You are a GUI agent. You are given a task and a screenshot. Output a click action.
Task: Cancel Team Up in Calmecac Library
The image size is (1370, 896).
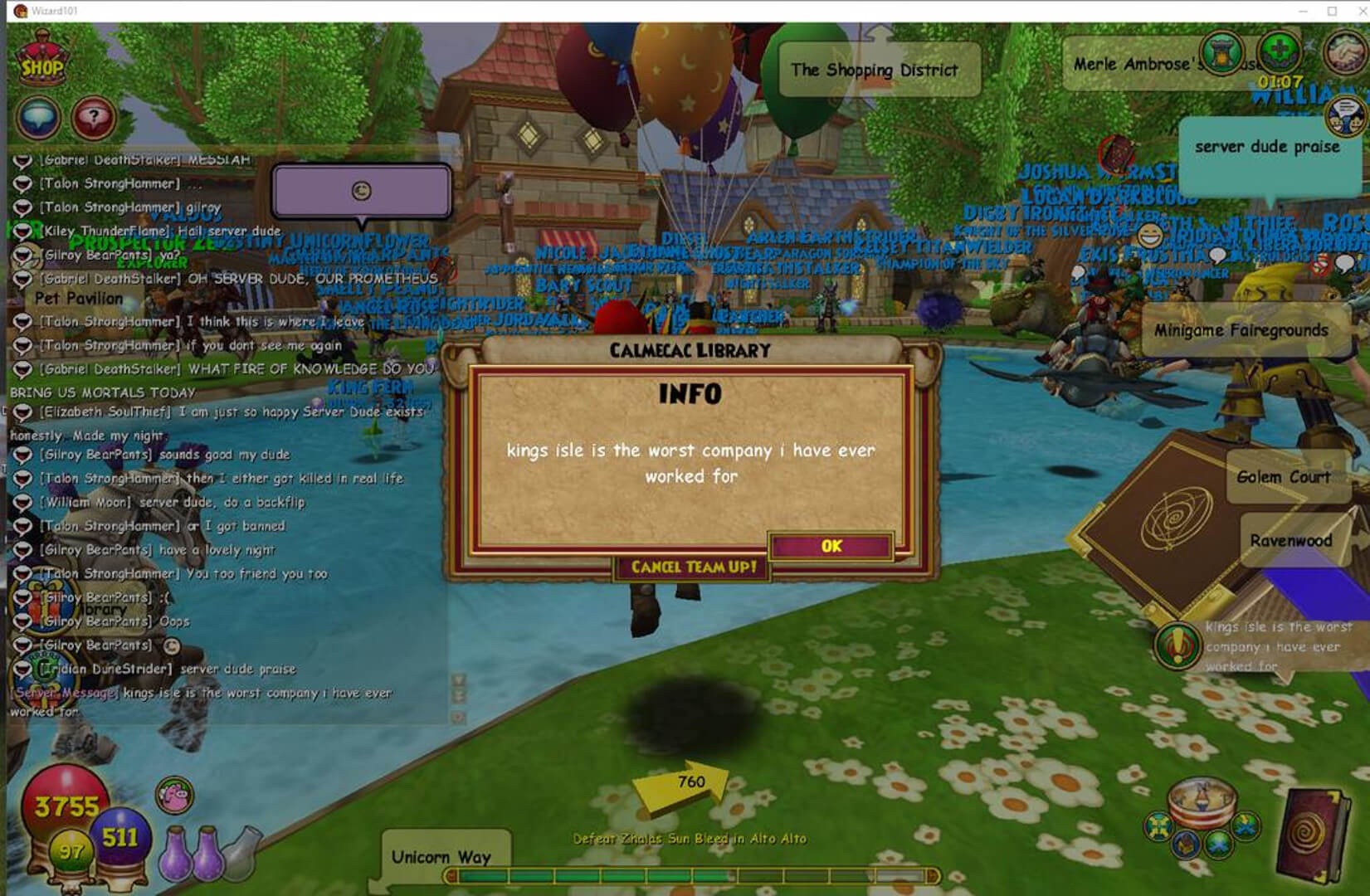pos(693,567)
